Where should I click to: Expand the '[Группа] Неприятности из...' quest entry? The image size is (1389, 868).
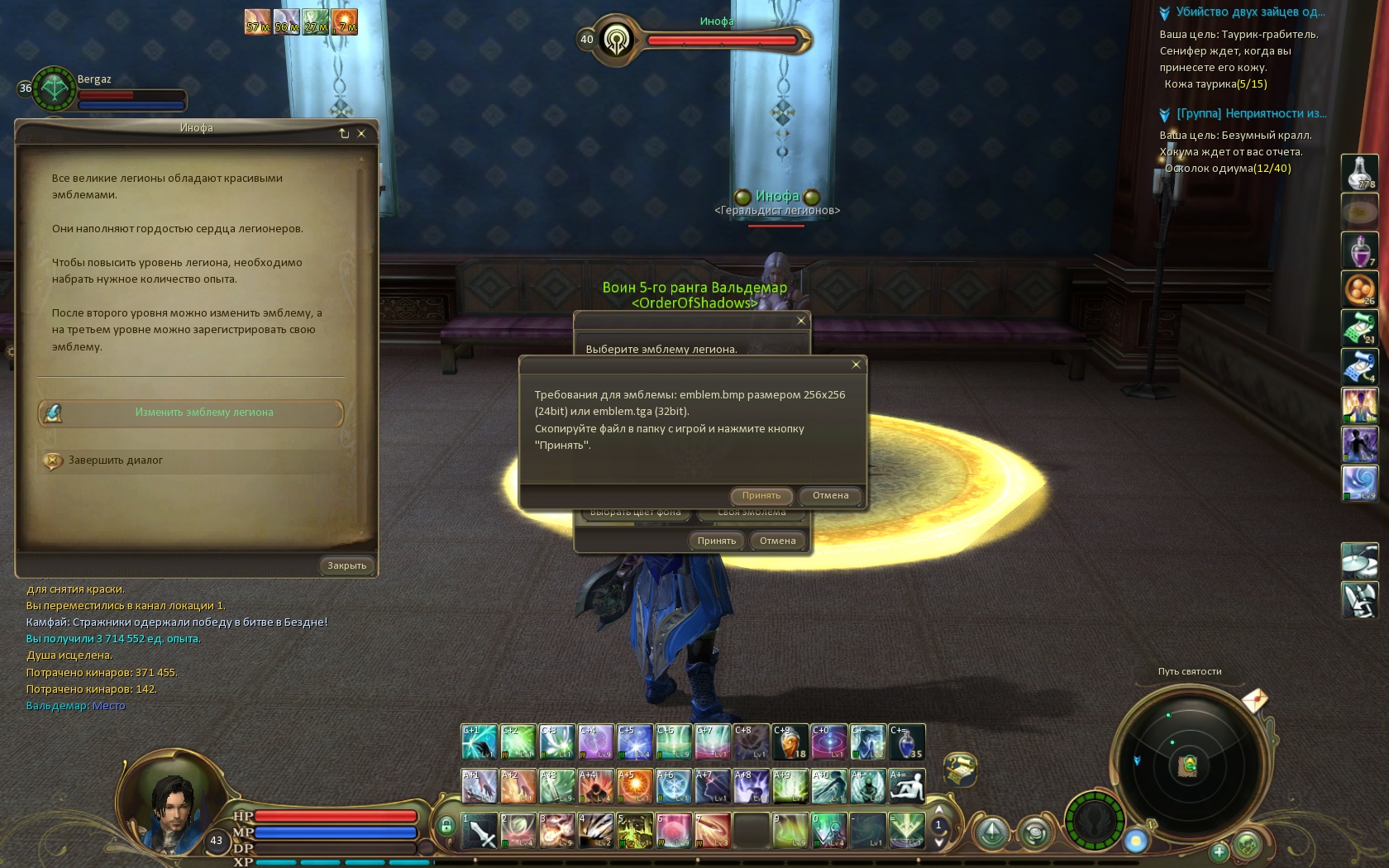(x=1165, y=114)
